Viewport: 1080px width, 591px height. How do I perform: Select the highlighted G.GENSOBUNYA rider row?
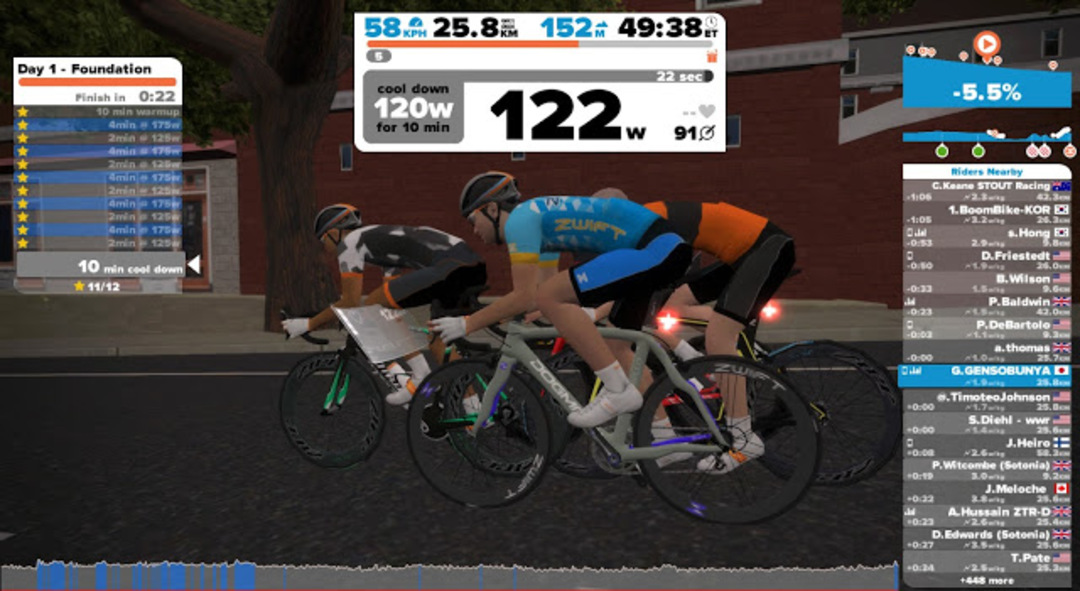(x=986, y=375)
